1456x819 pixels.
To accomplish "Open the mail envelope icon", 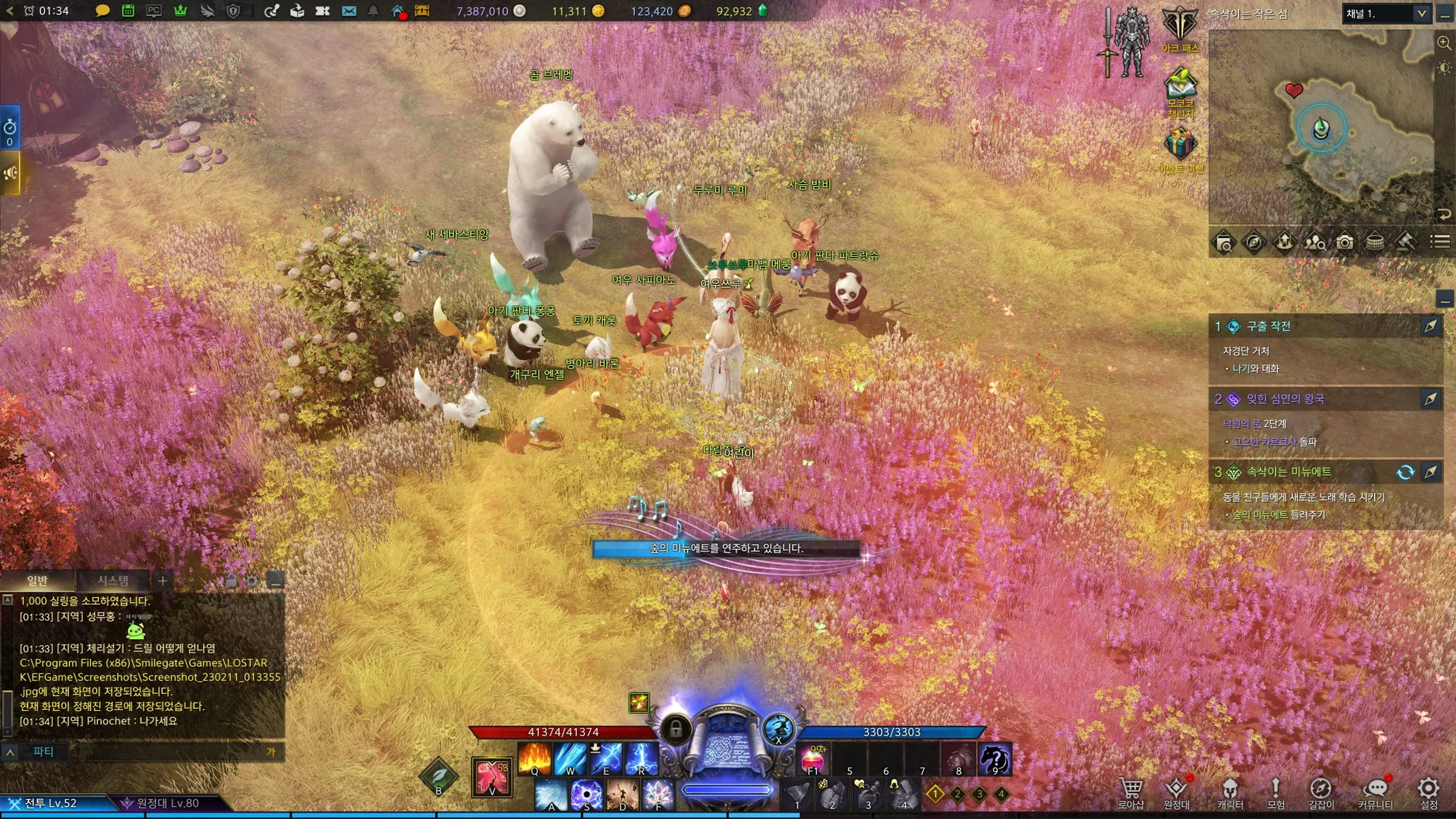I will click(x=348, y=11).
